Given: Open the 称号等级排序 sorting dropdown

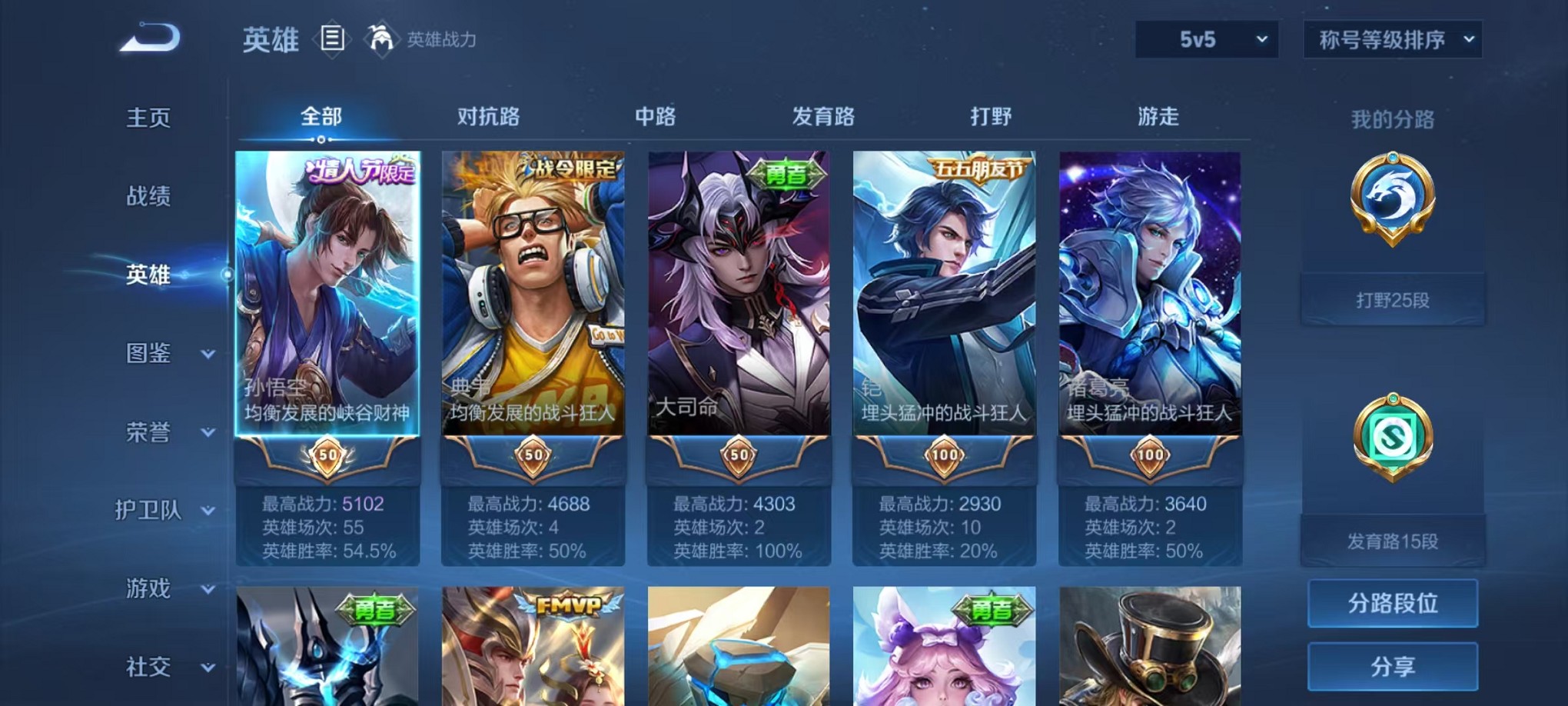Looking at the screenshot, I should point(1391,37).
